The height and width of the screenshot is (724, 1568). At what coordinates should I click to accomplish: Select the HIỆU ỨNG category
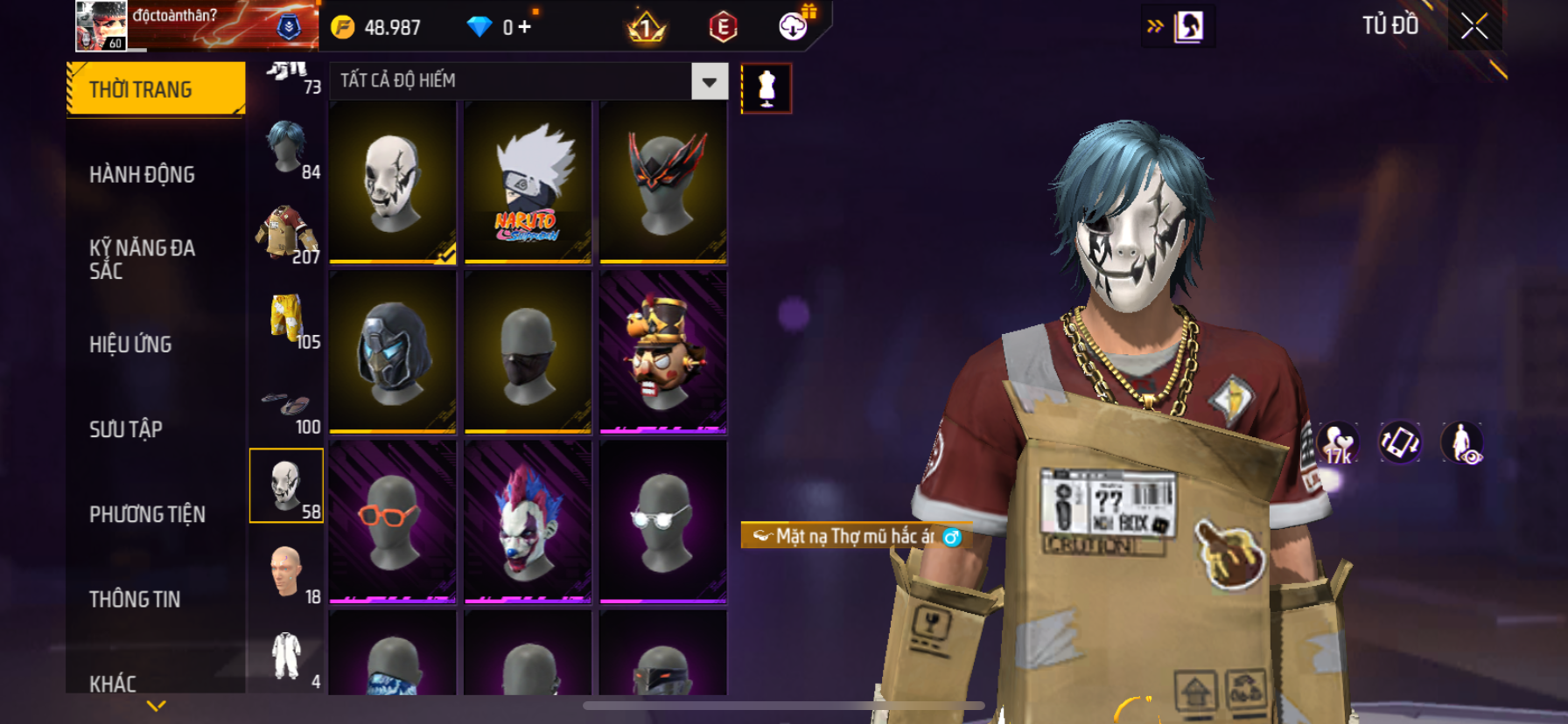tap(130, 345)
